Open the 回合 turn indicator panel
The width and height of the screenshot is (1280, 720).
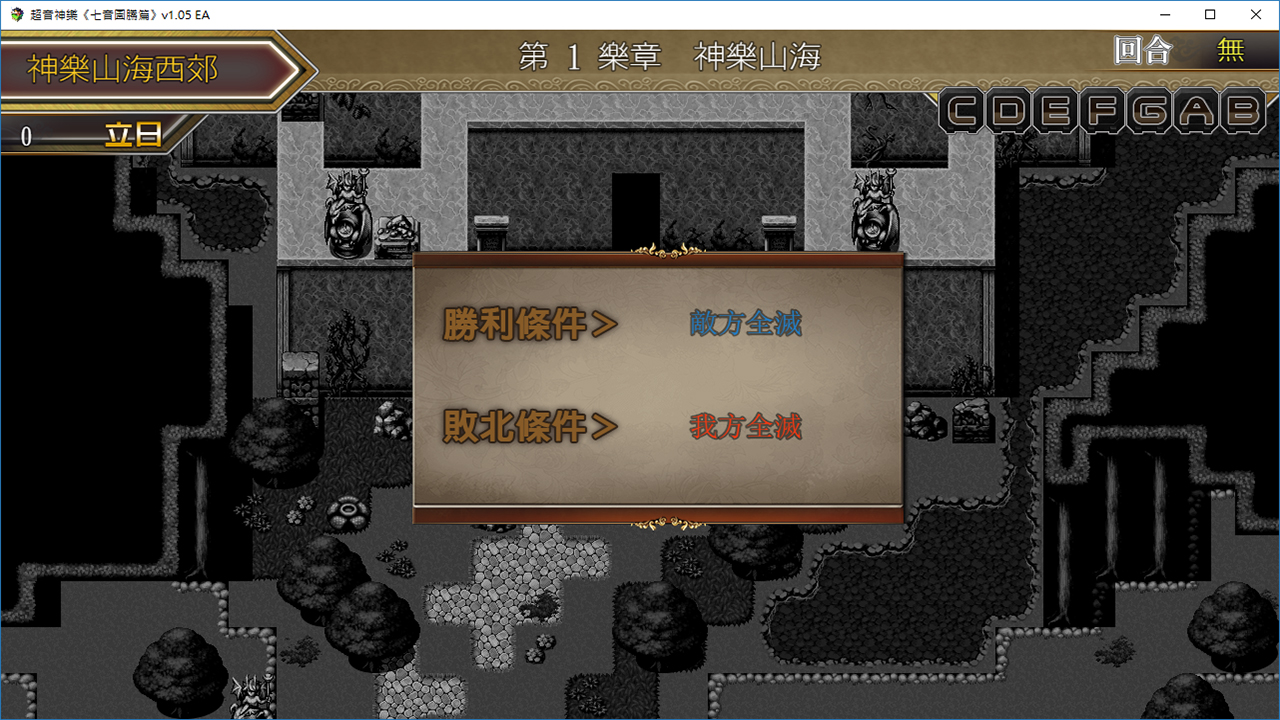(x=1142, y=51)
